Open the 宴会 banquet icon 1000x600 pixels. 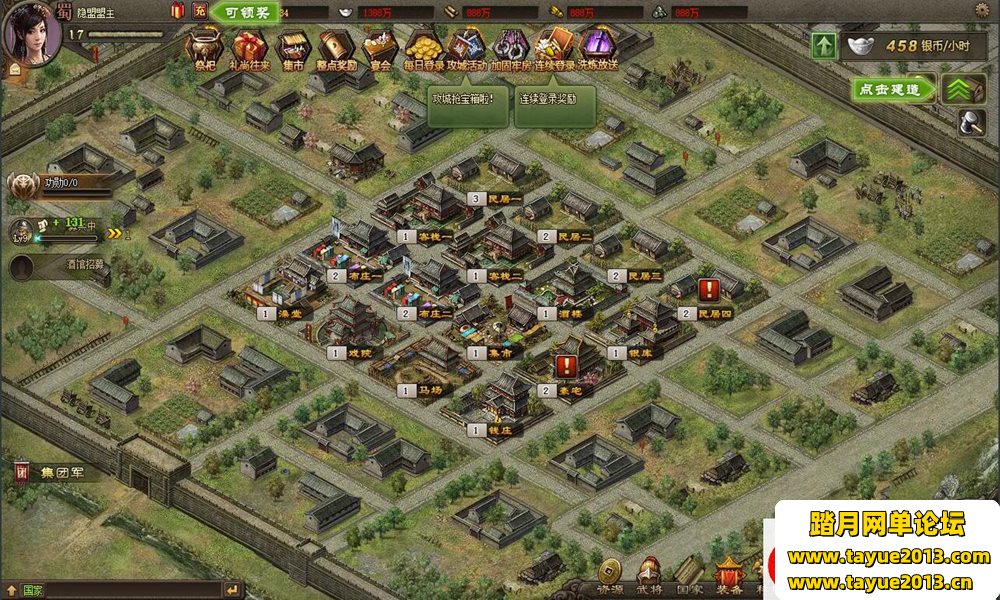coord(378,46)
